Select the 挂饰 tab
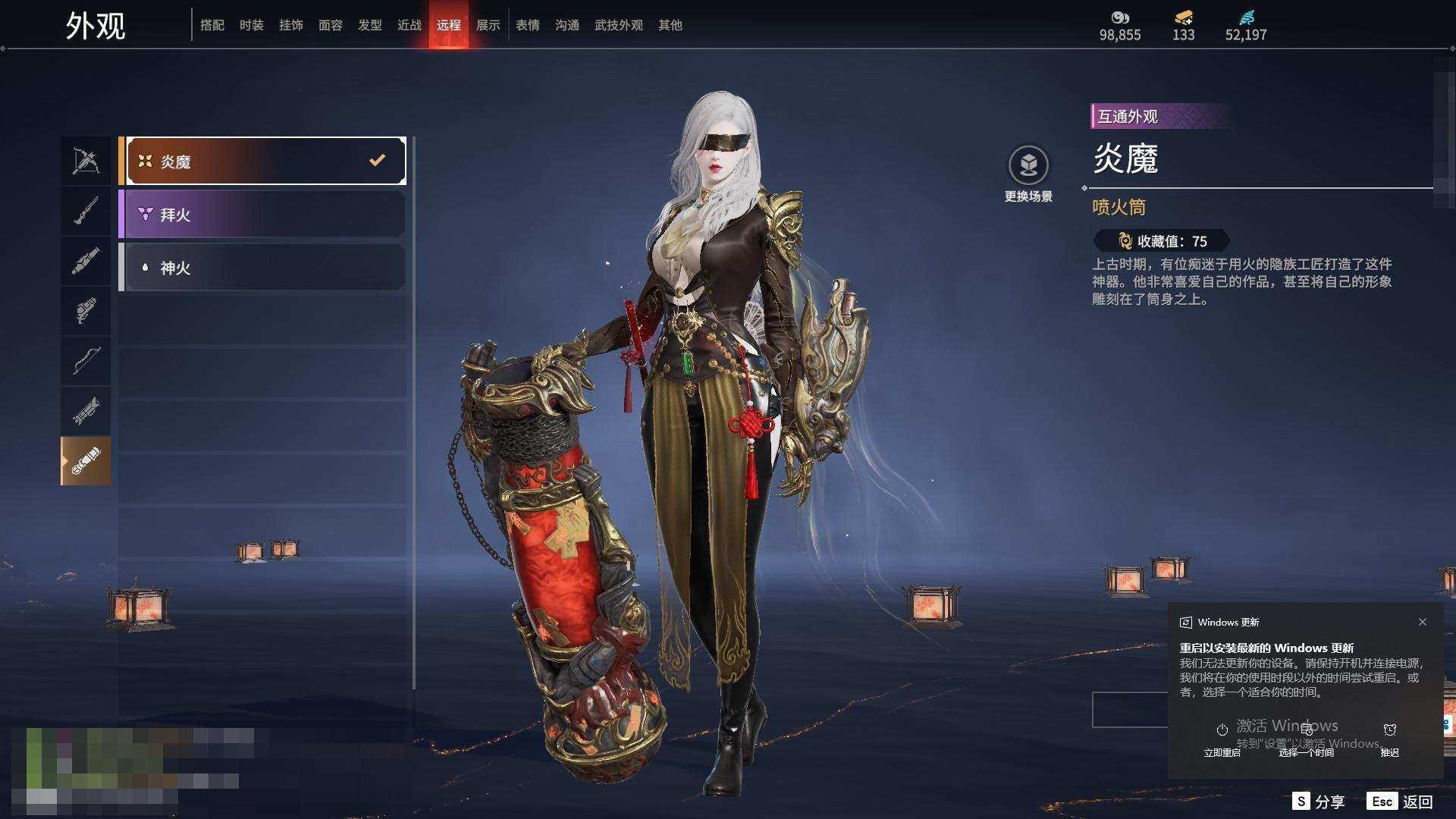The width and height of the screenshot is (1456, 819). click(x=291, y=25)
